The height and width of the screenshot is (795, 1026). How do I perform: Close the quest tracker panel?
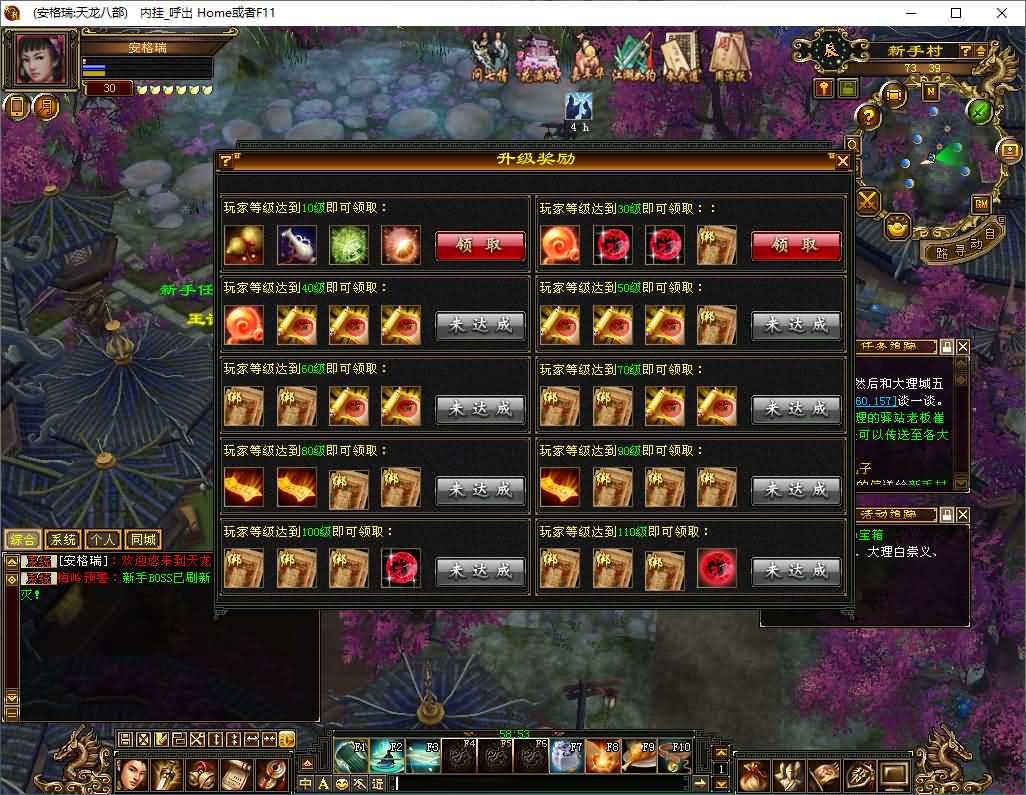tap(962, 347)
